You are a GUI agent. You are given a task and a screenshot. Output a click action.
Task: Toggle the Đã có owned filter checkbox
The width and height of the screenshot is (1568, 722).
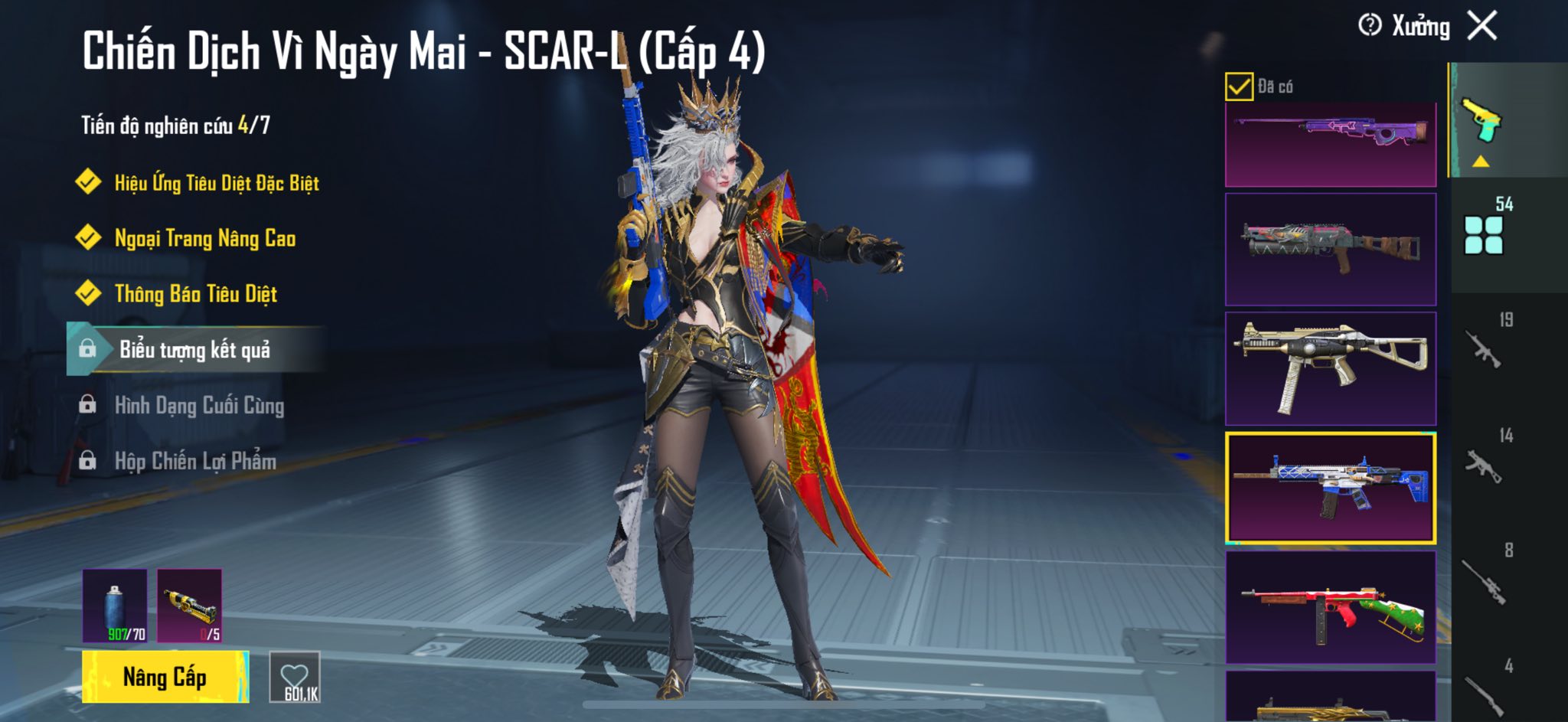tap(1238, 87)
